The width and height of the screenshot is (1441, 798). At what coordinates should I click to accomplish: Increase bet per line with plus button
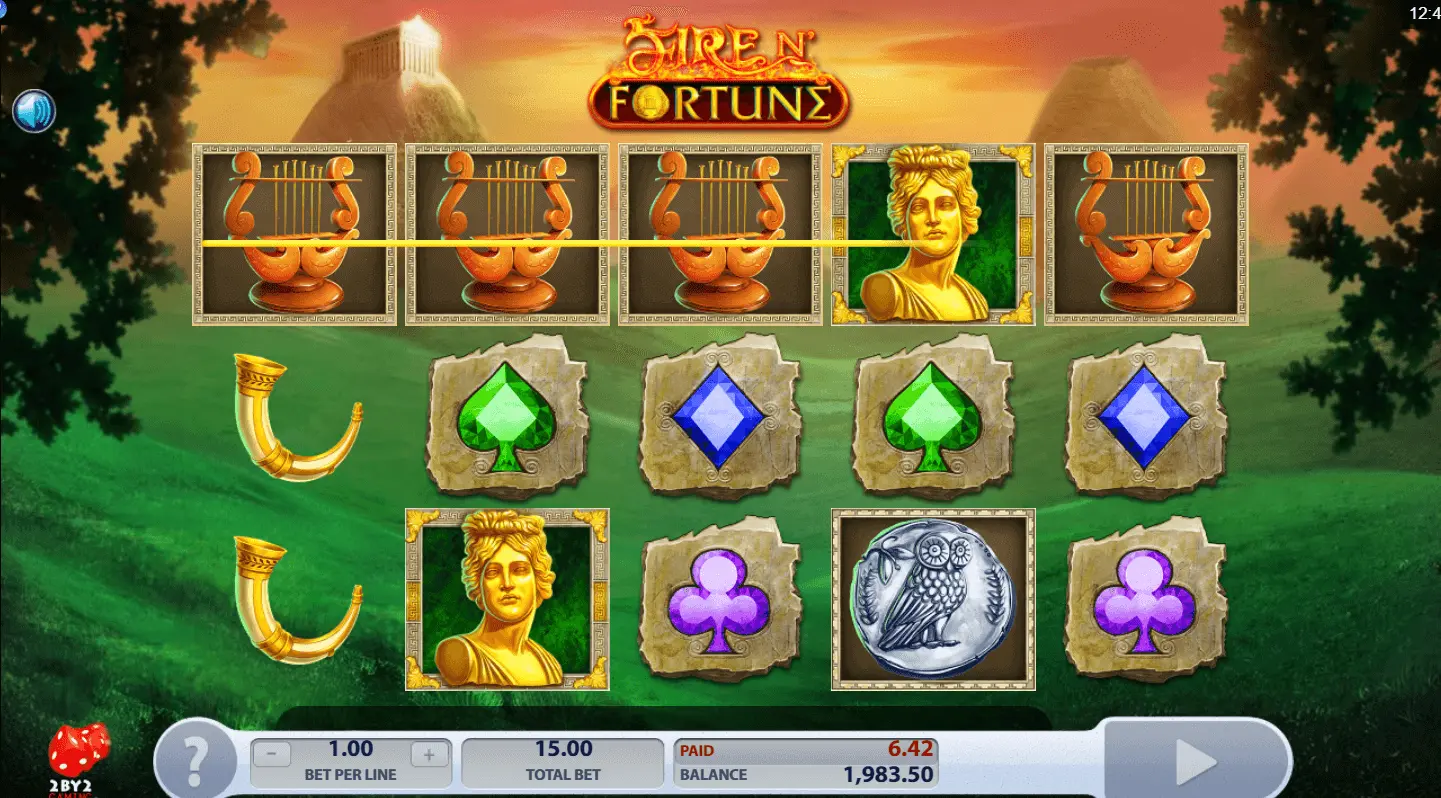[x=429, y=756]
